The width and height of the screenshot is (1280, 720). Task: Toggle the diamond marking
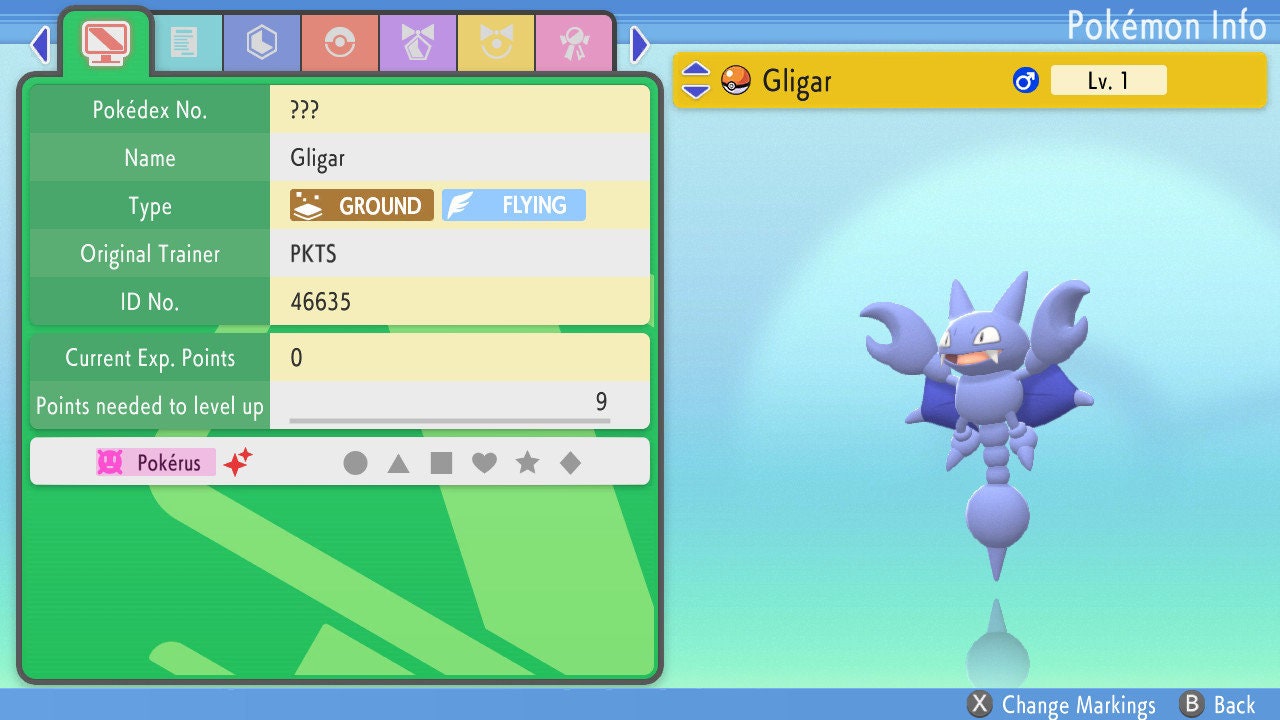(570, 463)
